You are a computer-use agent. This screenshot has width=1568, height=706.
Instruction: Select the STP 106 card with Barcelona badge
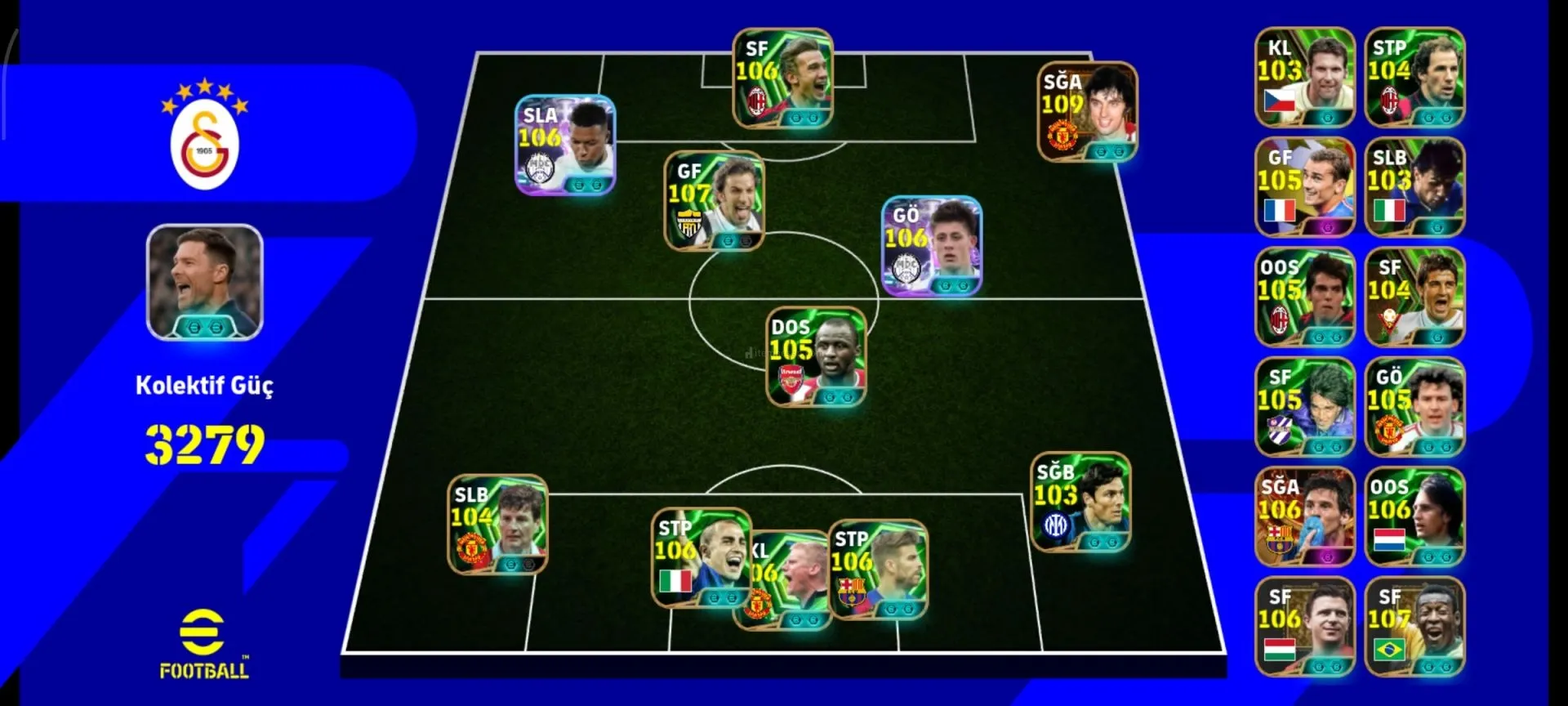[x=879, y=569]
